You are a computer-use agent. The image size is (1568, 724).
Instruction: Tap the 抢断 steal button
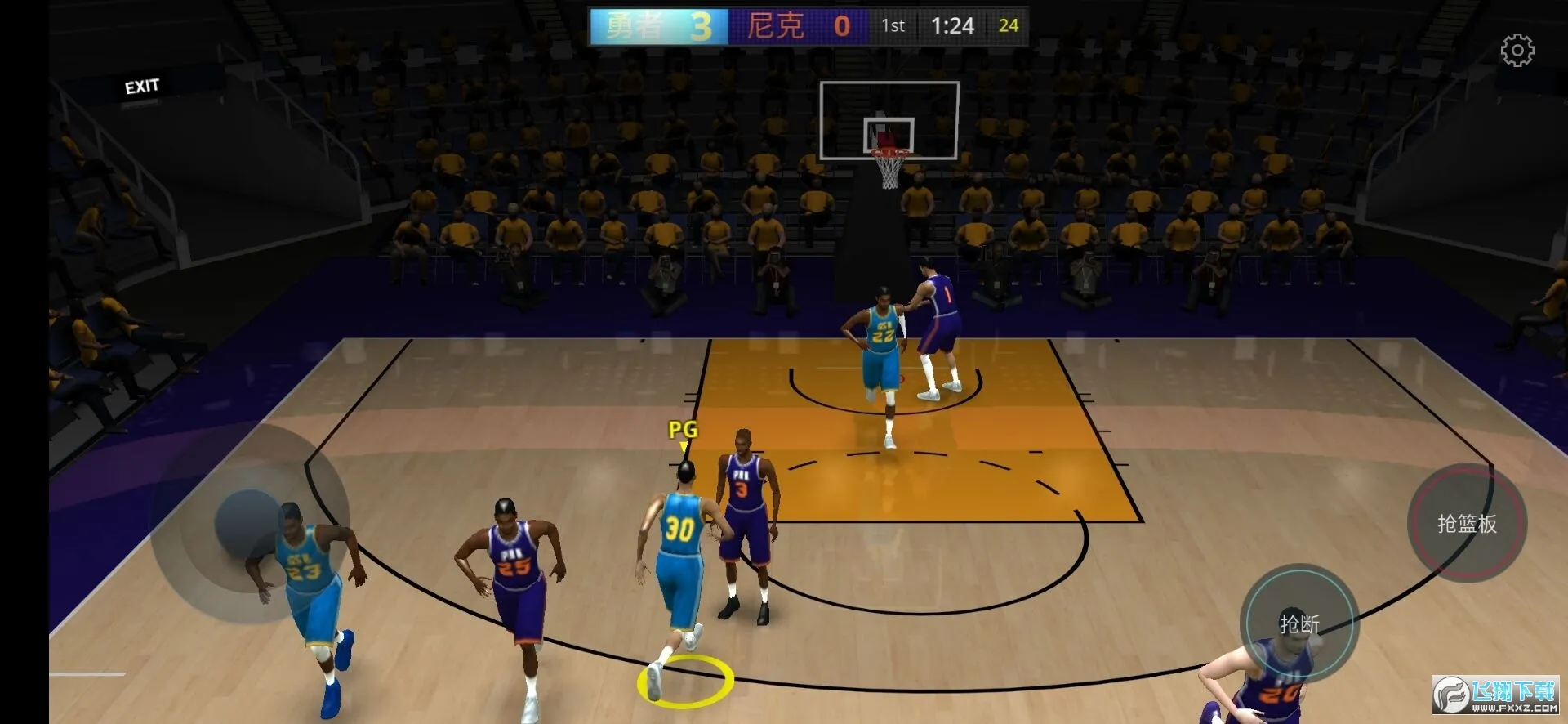[x=1299, y=623]
